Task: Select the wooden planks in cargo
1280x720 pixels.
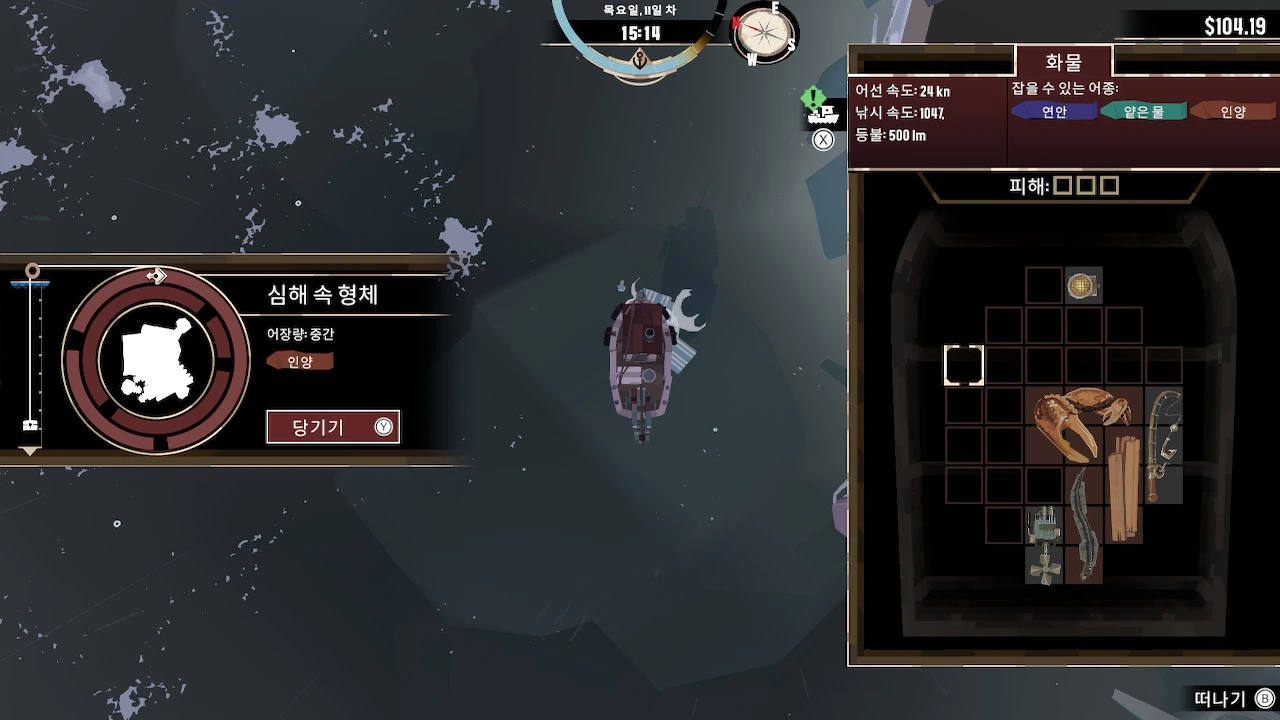Action: point(1123,488)
